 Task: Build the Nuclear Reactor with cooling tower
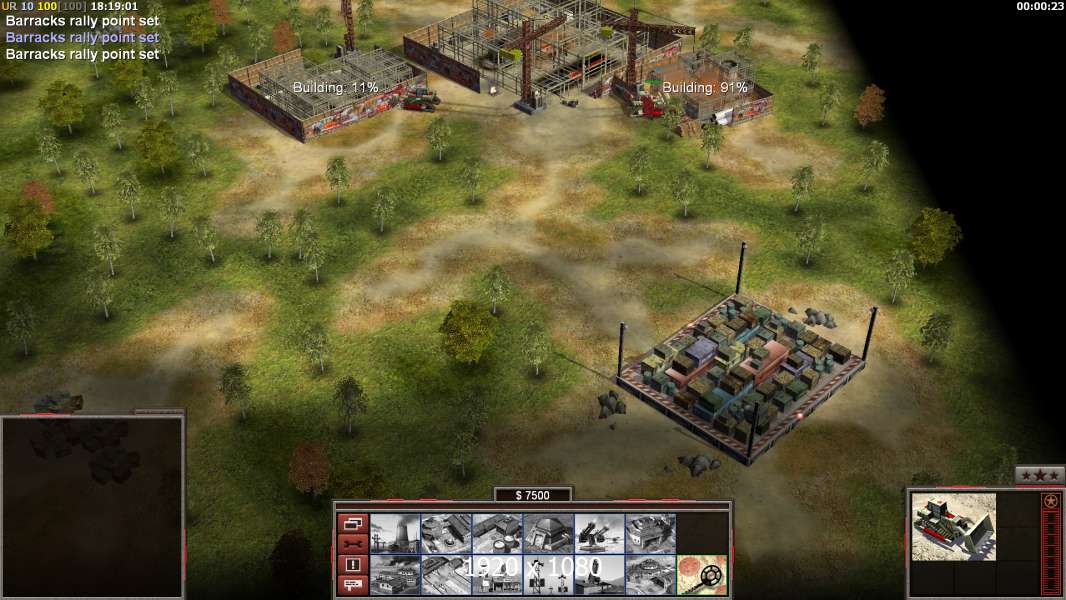click(x=395, y=533)
